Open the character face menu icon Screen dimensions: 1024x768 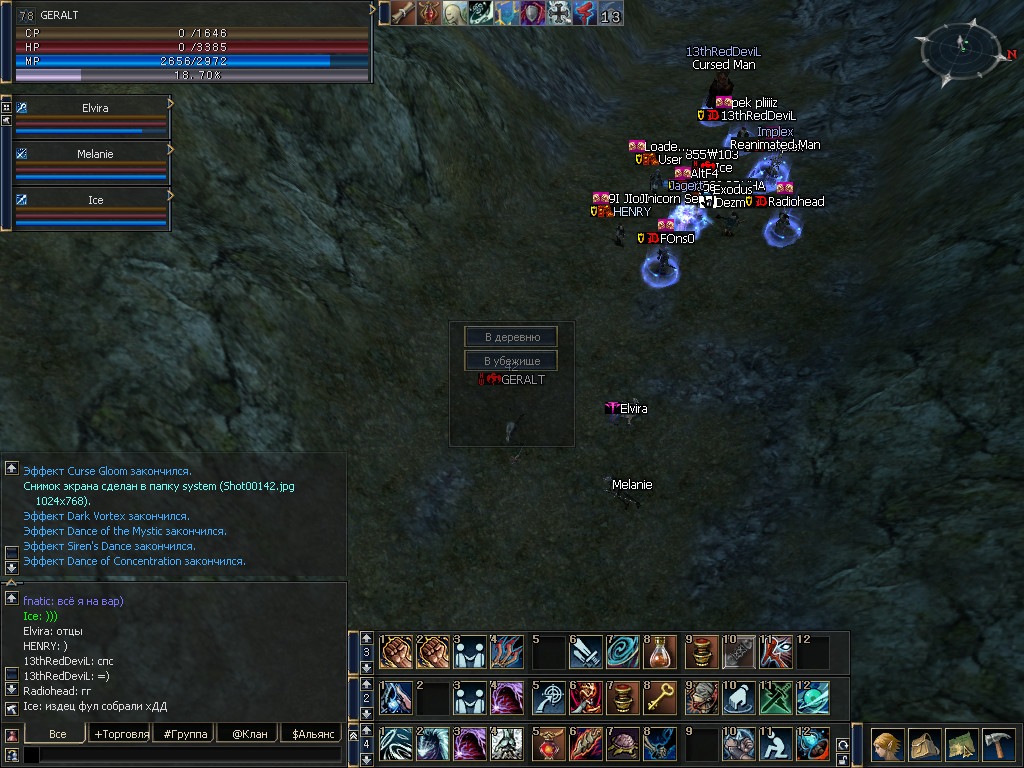[887, 746]
